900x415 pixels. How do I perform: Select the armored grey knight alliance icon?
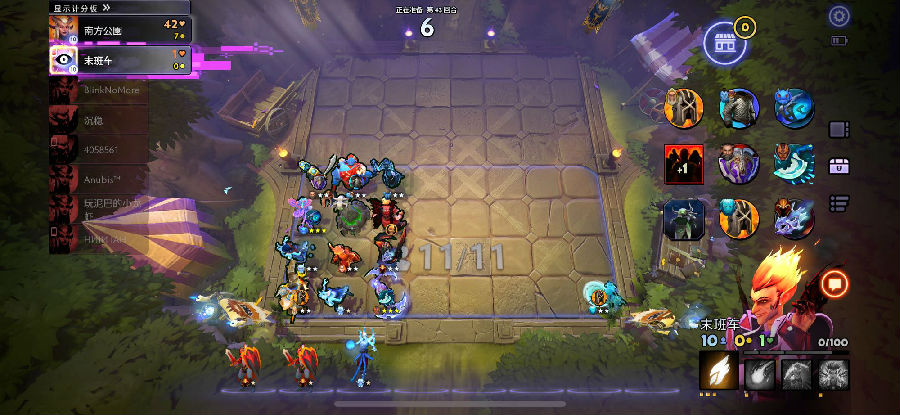pos(739,108)
